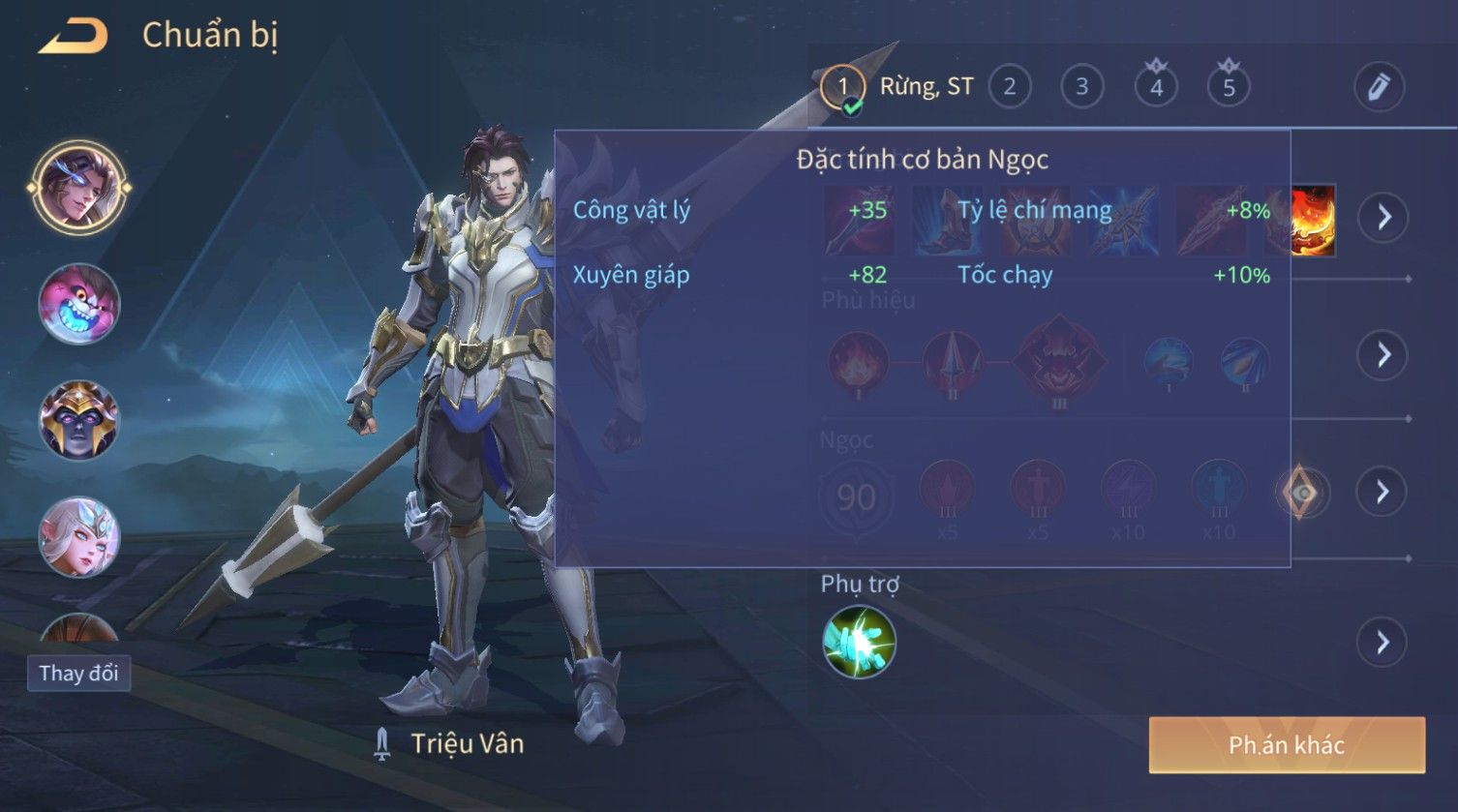Screen dimensions: 1458x812
Task: Select the white-haired elf hero portrait
Action: [78, 536]
